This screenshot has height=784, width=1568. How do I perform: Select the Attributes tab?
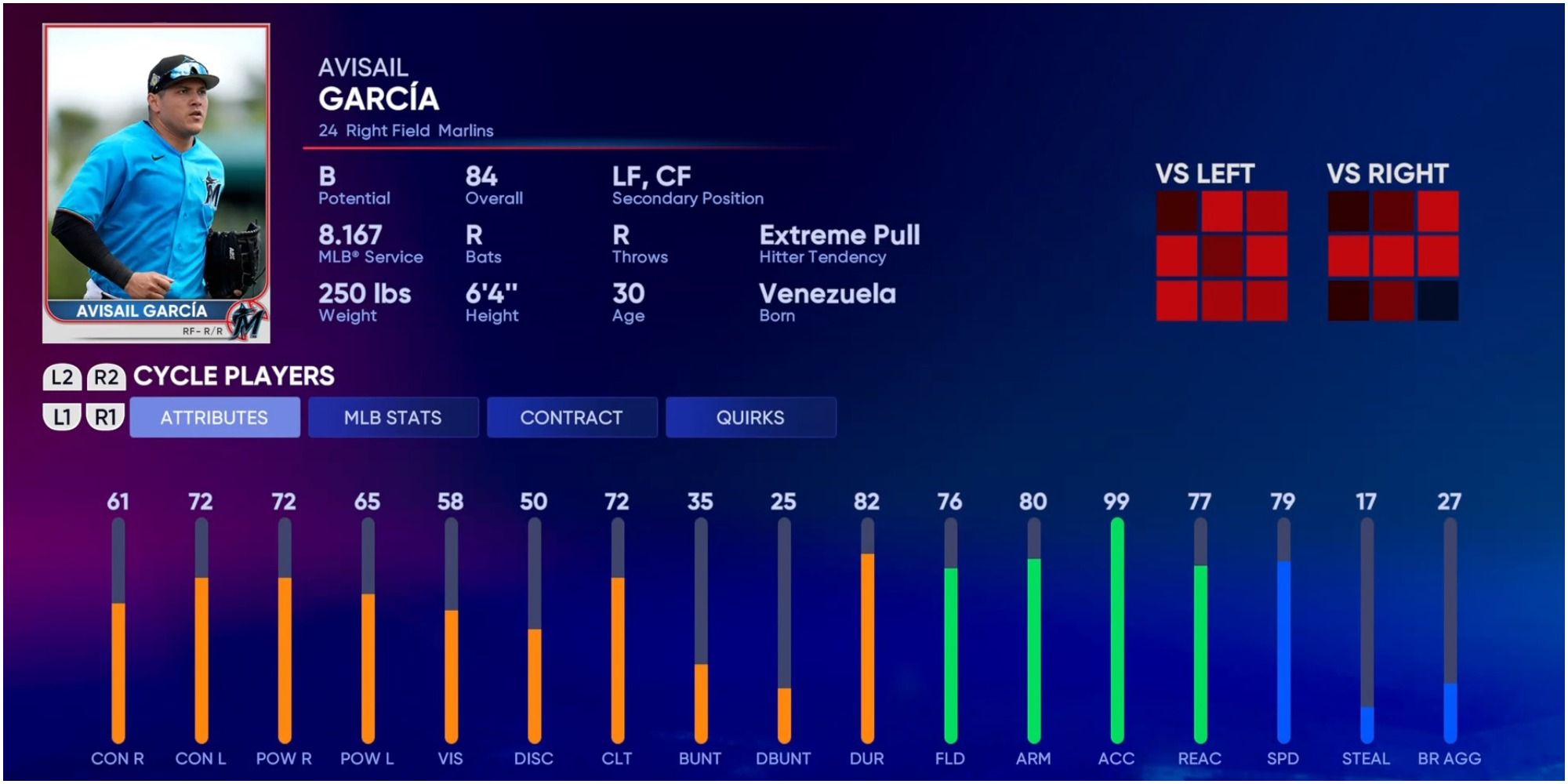tap(213, 418)
